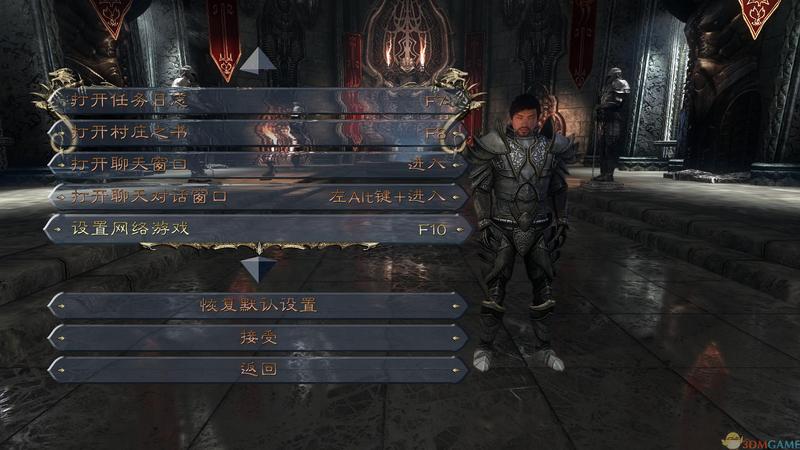Select the 打开村庄之书 key binding row
The image size is (800, 450).
tap(258, 133)
